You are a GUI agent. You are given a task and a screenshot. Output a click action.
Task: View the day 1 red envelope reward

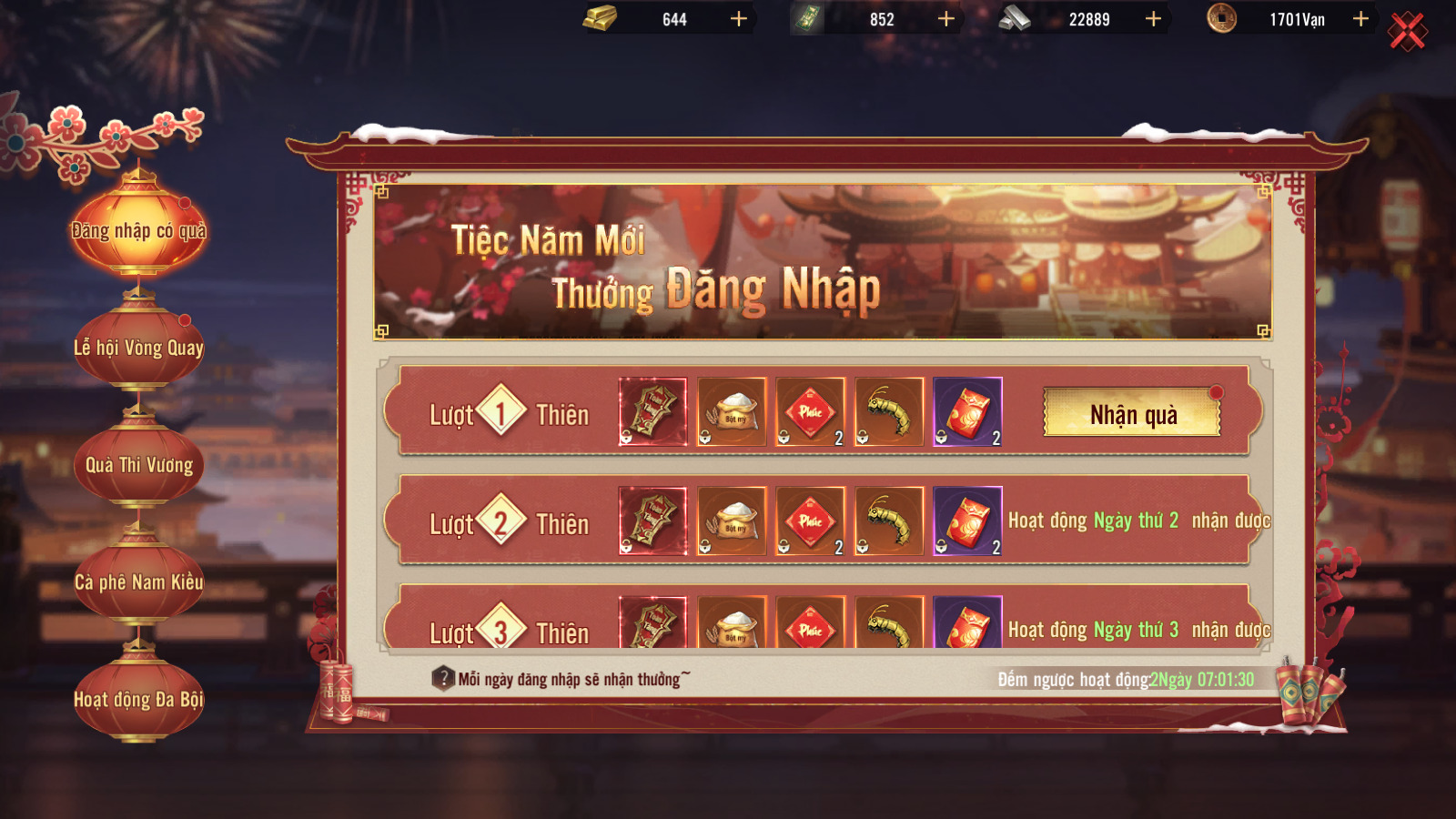[967, 412]
